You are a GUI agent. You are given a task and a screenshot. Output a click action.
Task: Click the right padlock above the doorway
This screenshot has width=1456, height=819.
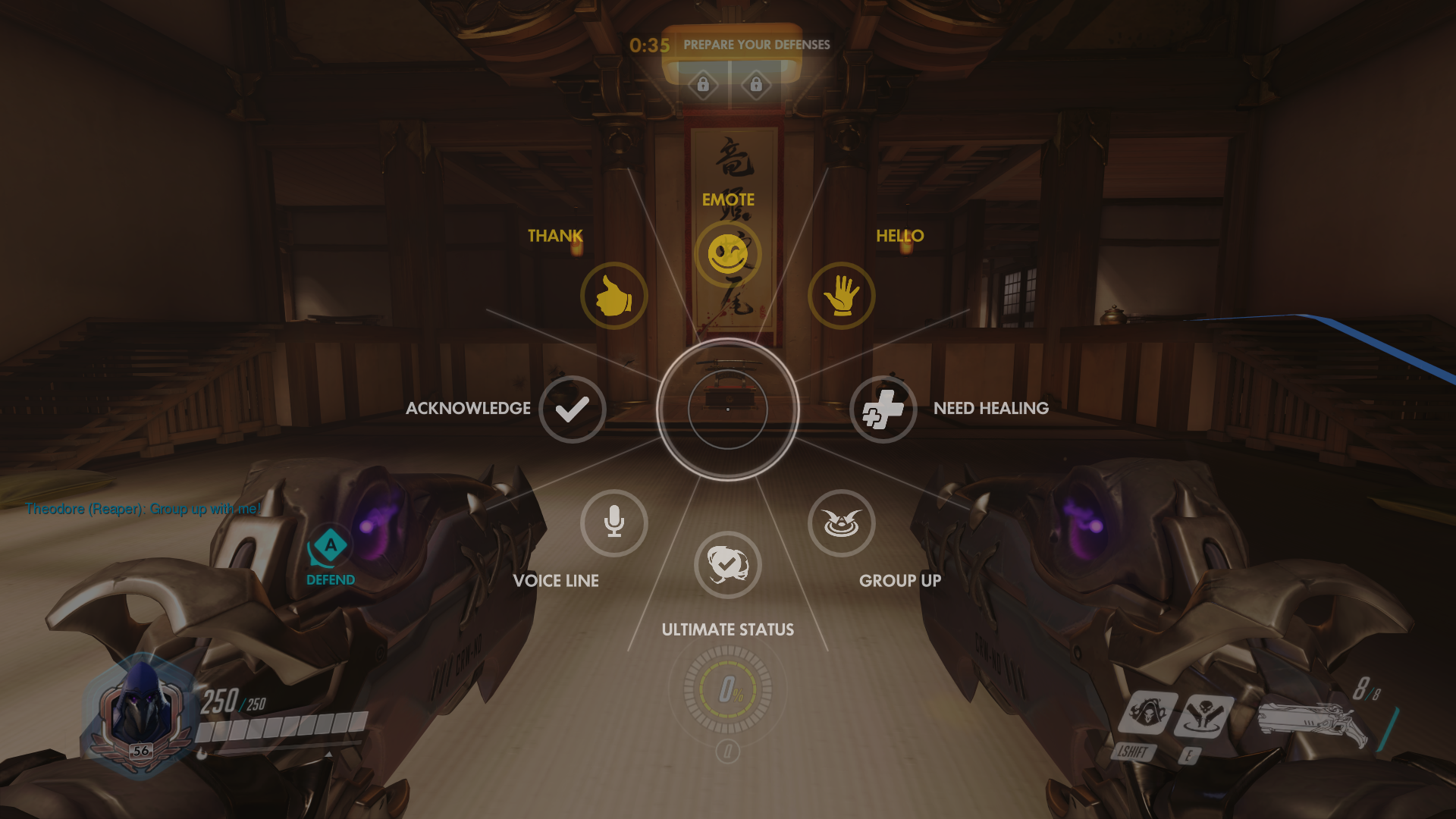click(756, 85)
